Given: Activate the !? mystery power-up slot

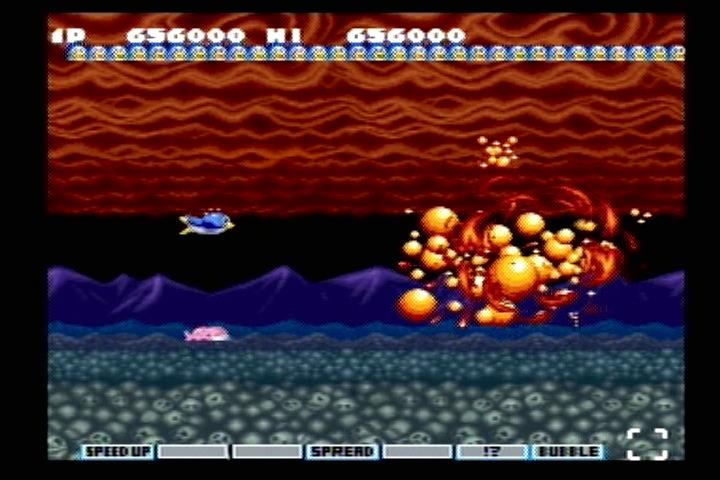Looking at the screenshot, I should coord(492,452).
